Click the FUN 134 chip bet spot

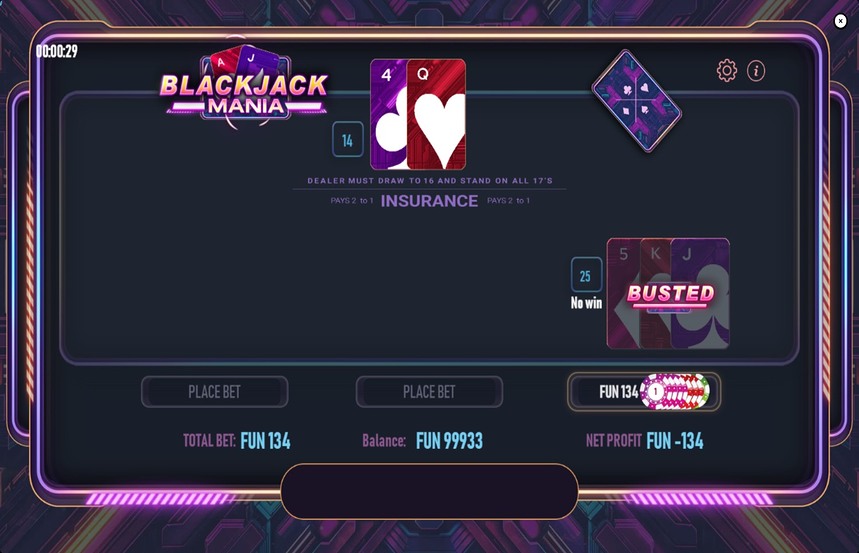click(643, 392)
